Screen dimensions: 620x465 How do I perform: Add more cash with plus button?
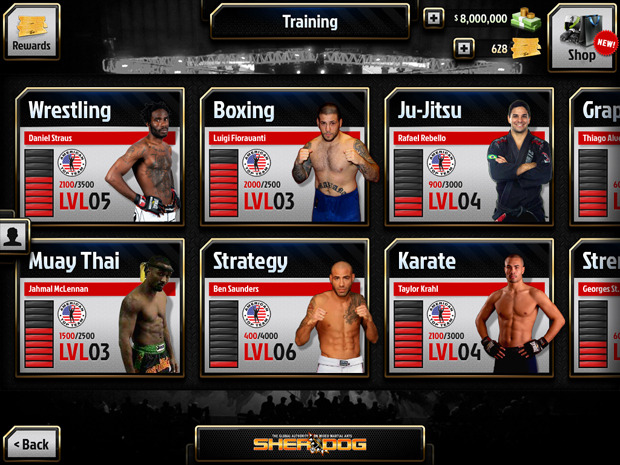coord(433,18)
